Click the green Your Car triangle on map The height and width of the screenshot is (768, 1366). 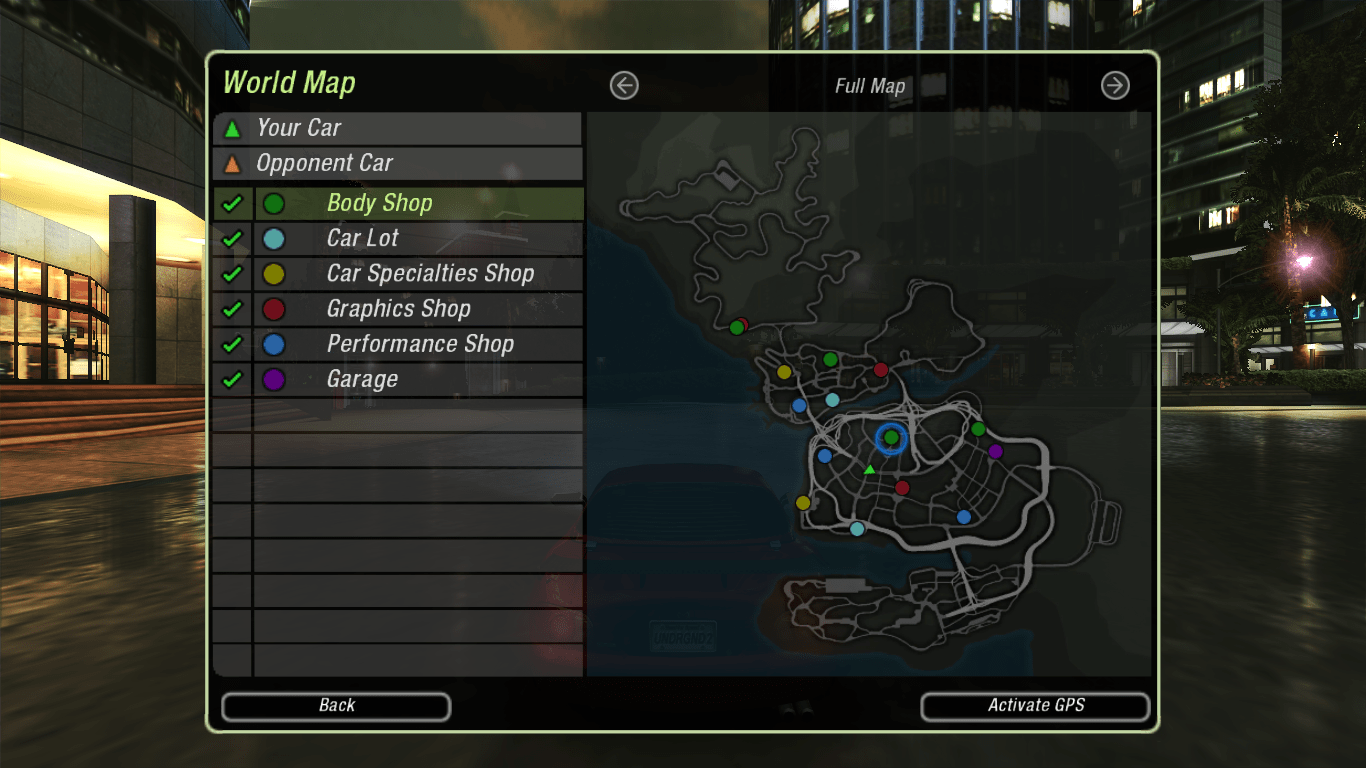pos(870,470)
